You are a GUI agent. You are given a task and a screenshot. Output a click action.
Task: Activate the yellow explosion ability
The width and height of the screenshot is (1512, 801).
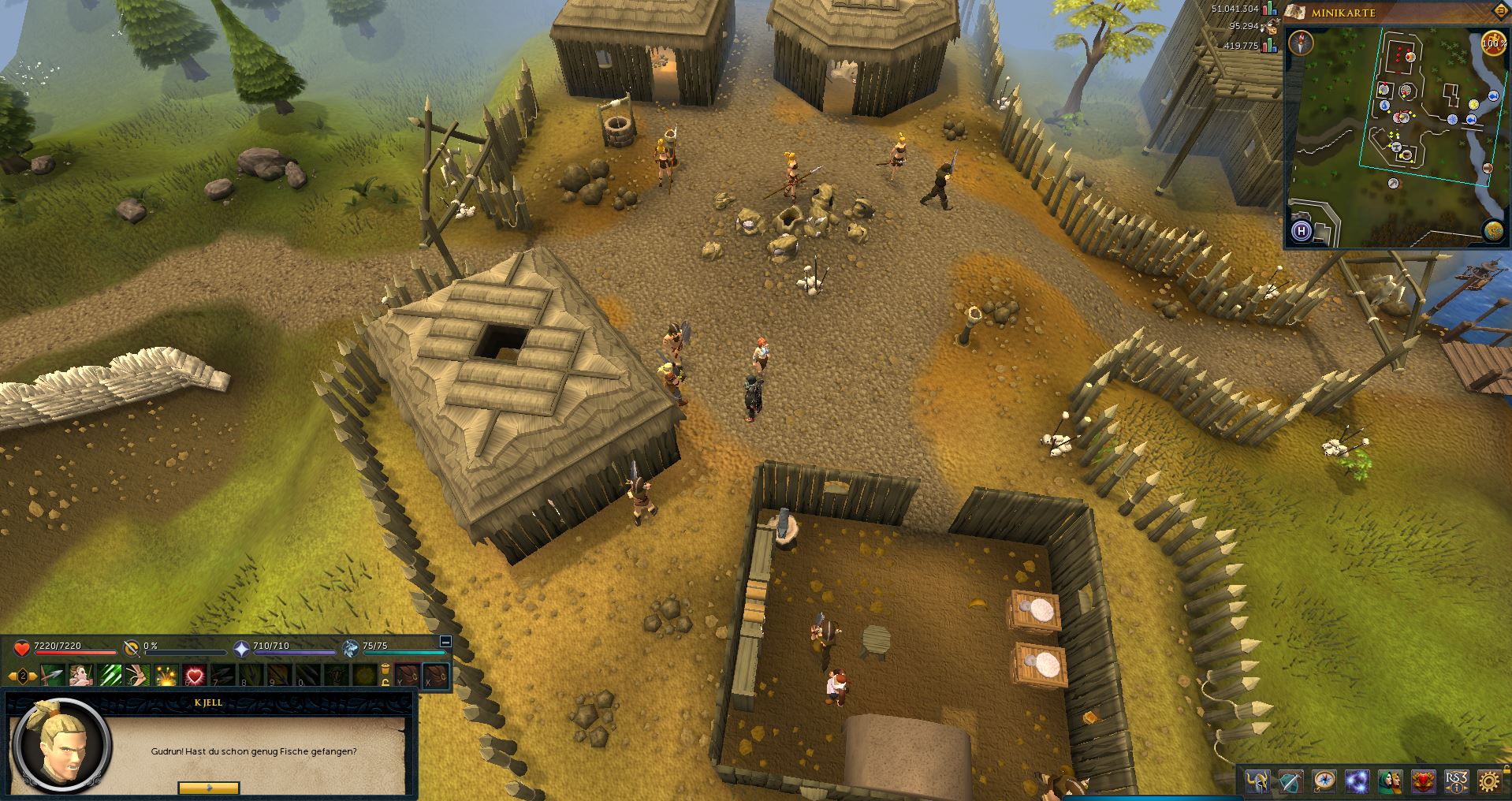[166, 676]
